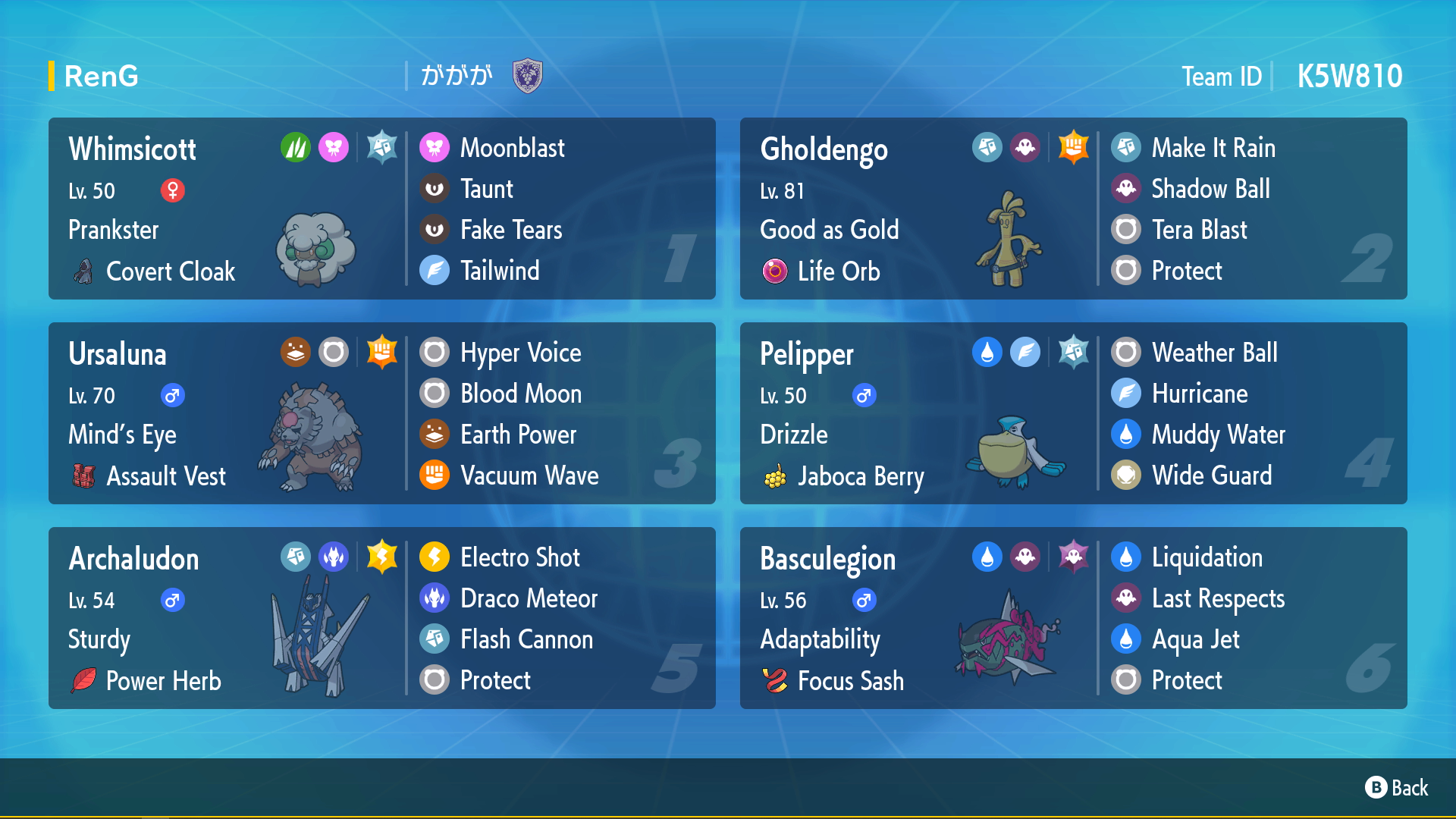Screen dimensions: 1456x819
Task: Choose the Basculegion team card
Action: [1073, 618]
